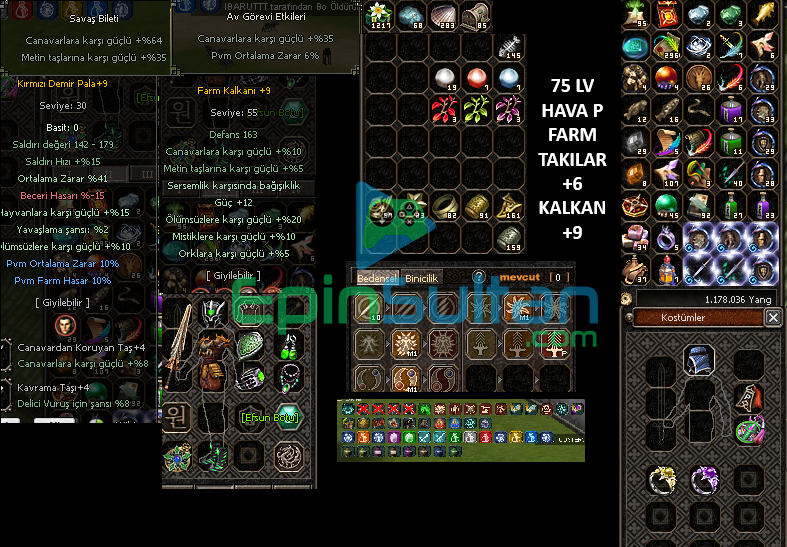The width and height of the screenshot is (787, 547).
Task: Select the blue hairstyle costume slot
Action: click(699, 357)
